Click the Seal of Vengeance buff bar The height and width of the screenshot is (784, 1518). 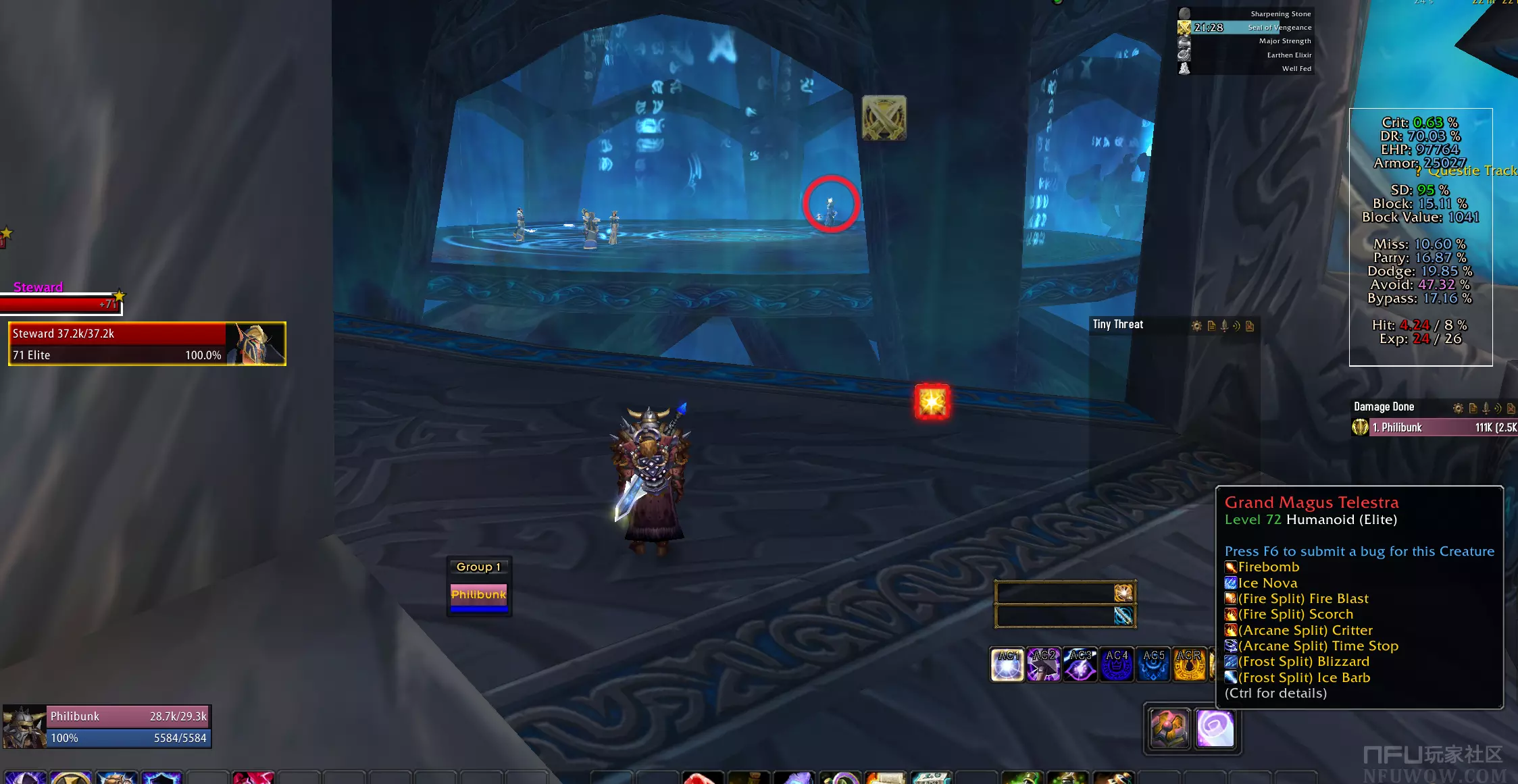1246,28
